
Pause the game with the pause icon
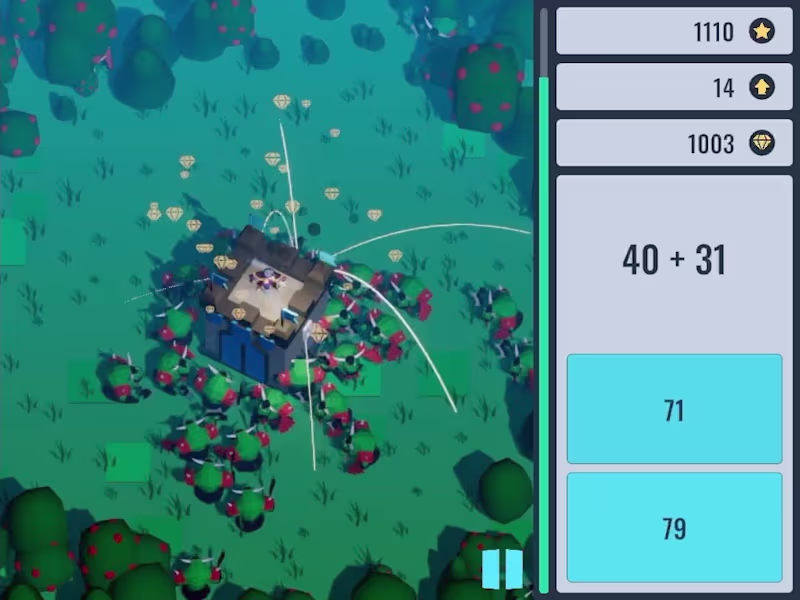coord(502,568)
